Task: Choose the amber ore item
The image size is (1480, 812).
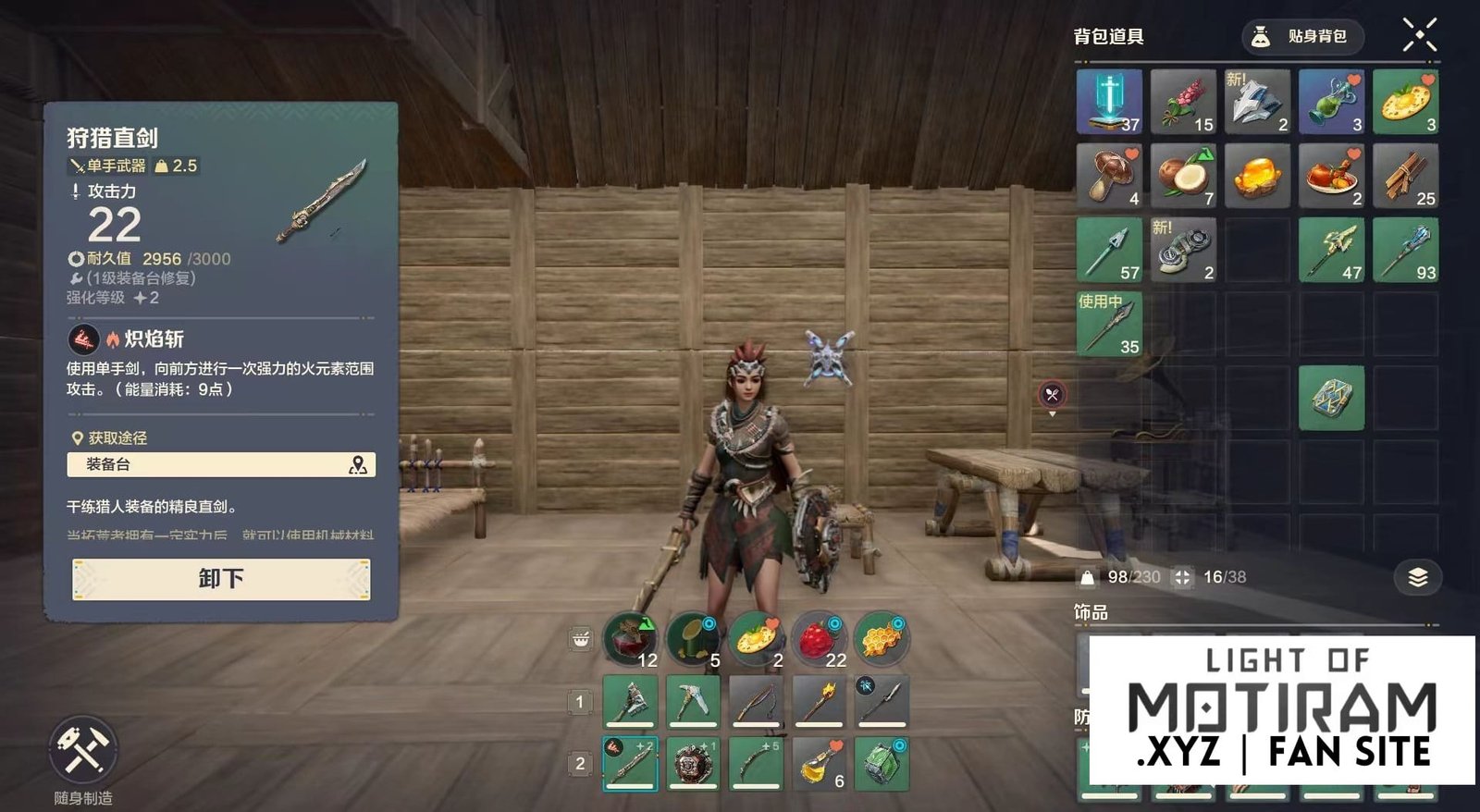Action: (1257, 175)
